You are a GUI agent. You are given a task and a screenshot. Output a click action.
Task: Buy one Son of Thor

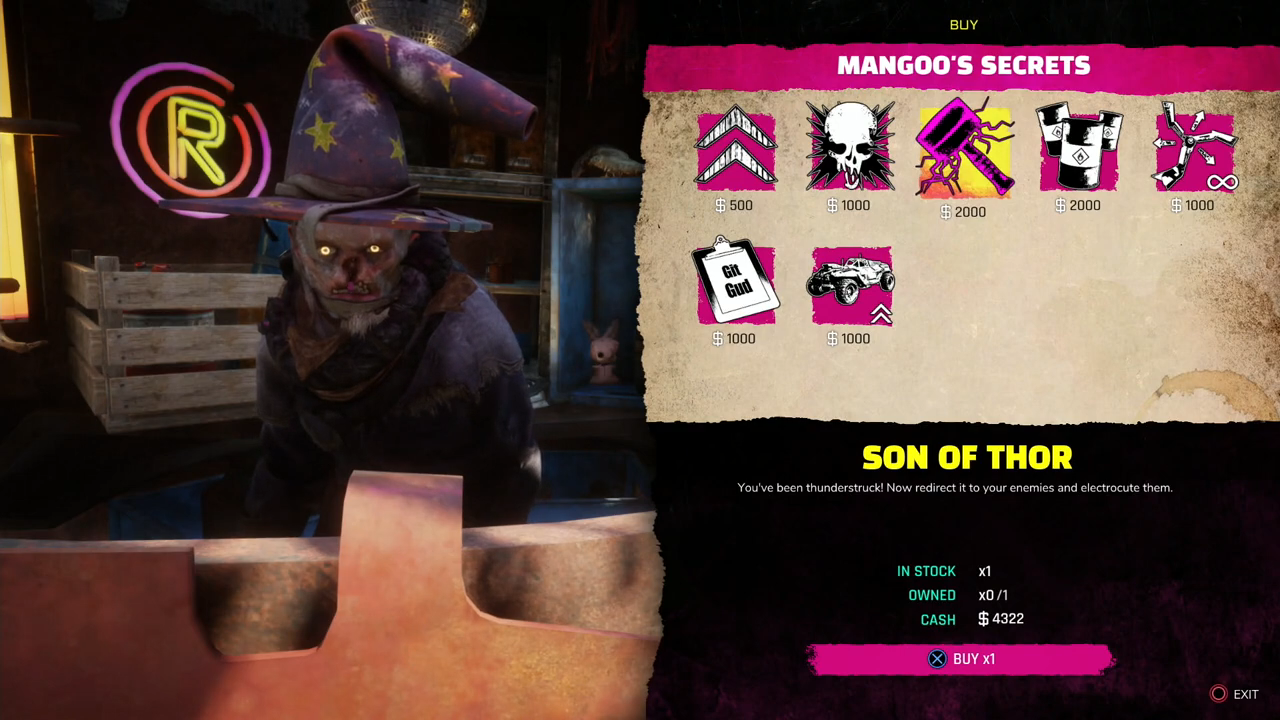[x=961, y=659]
